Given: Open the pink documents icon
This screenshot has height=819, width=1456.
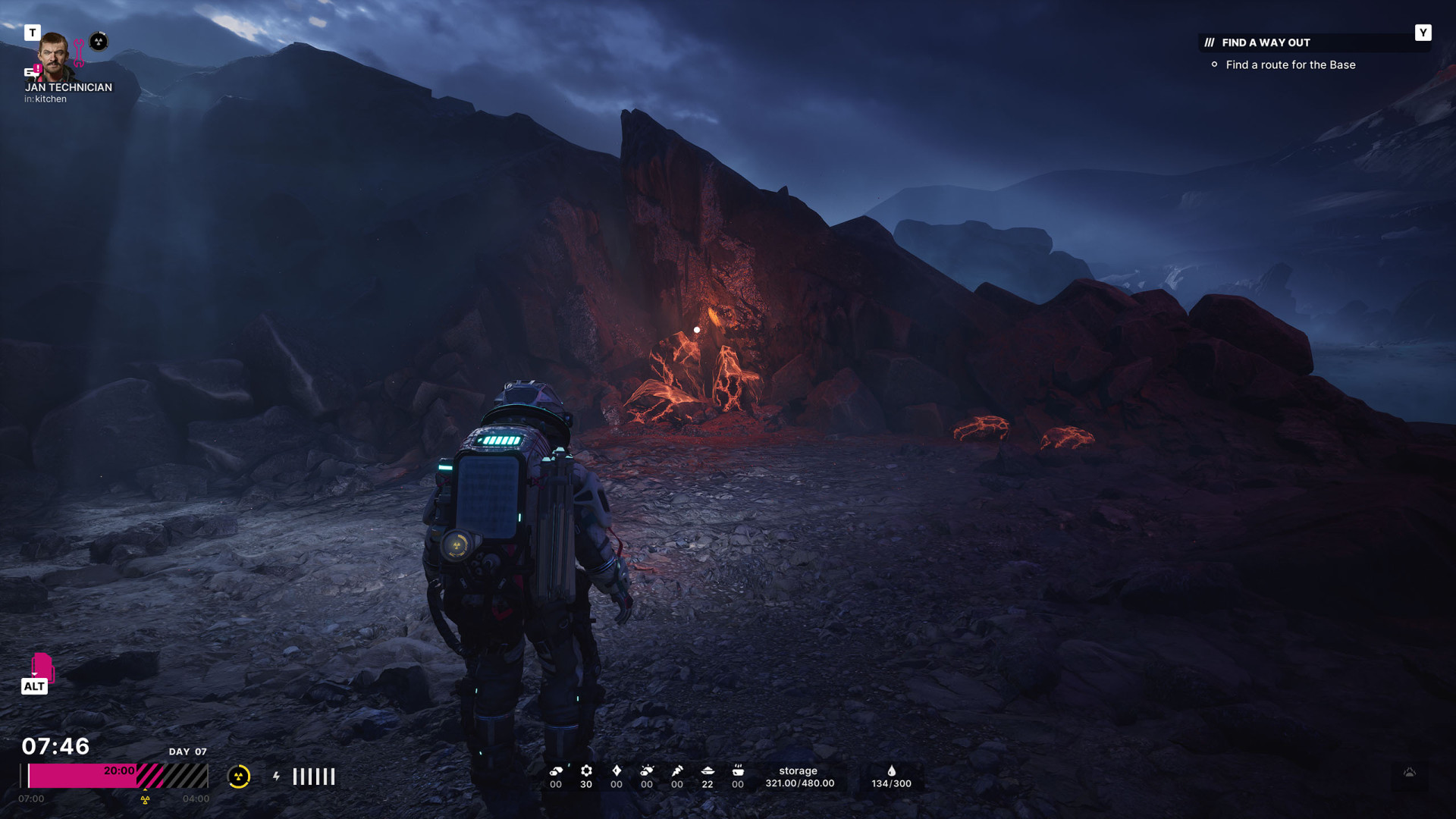Looking at the screenshot, I should pos(42,667).
